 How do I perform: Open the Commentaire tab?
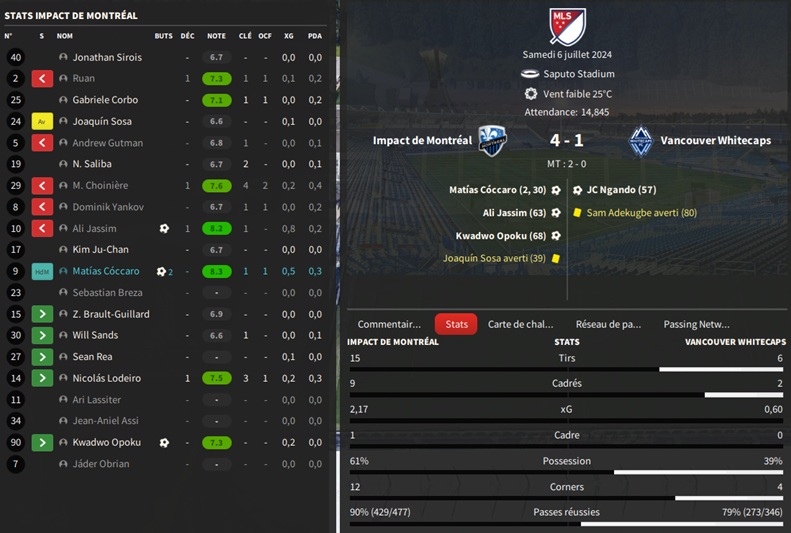point(389,324)
